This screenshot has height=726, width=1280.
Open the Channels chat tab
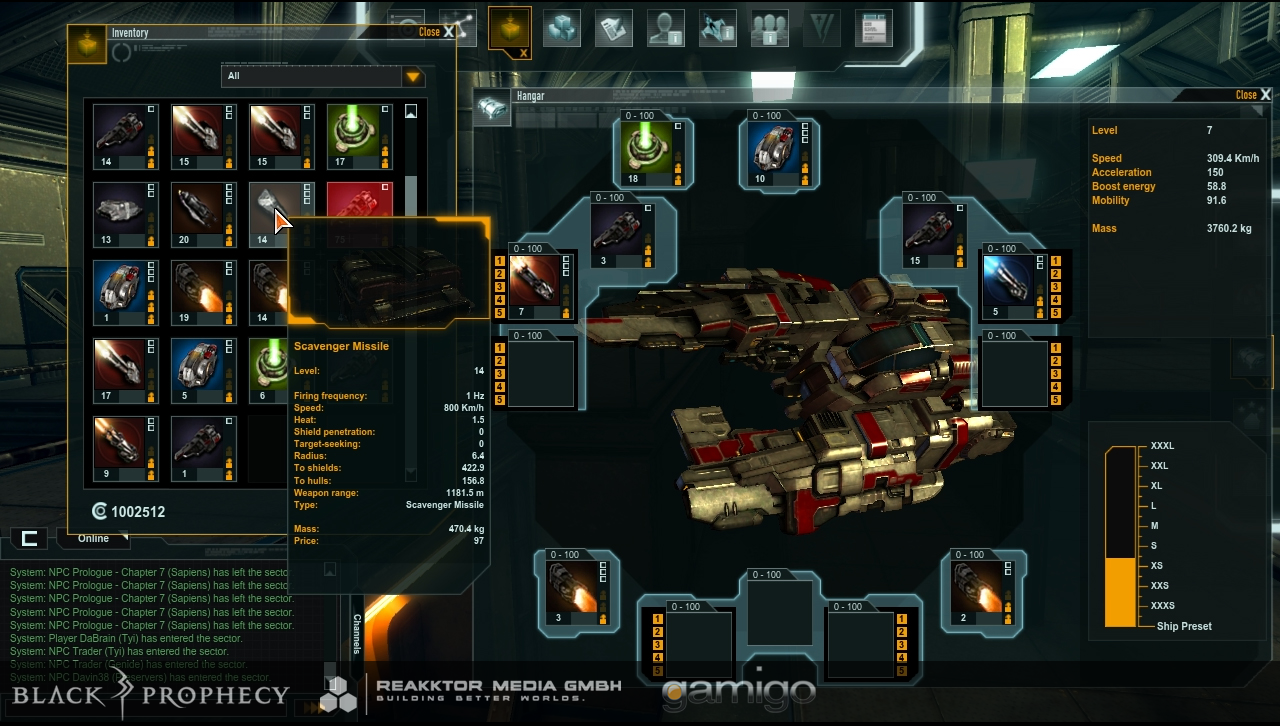point(357,633)
